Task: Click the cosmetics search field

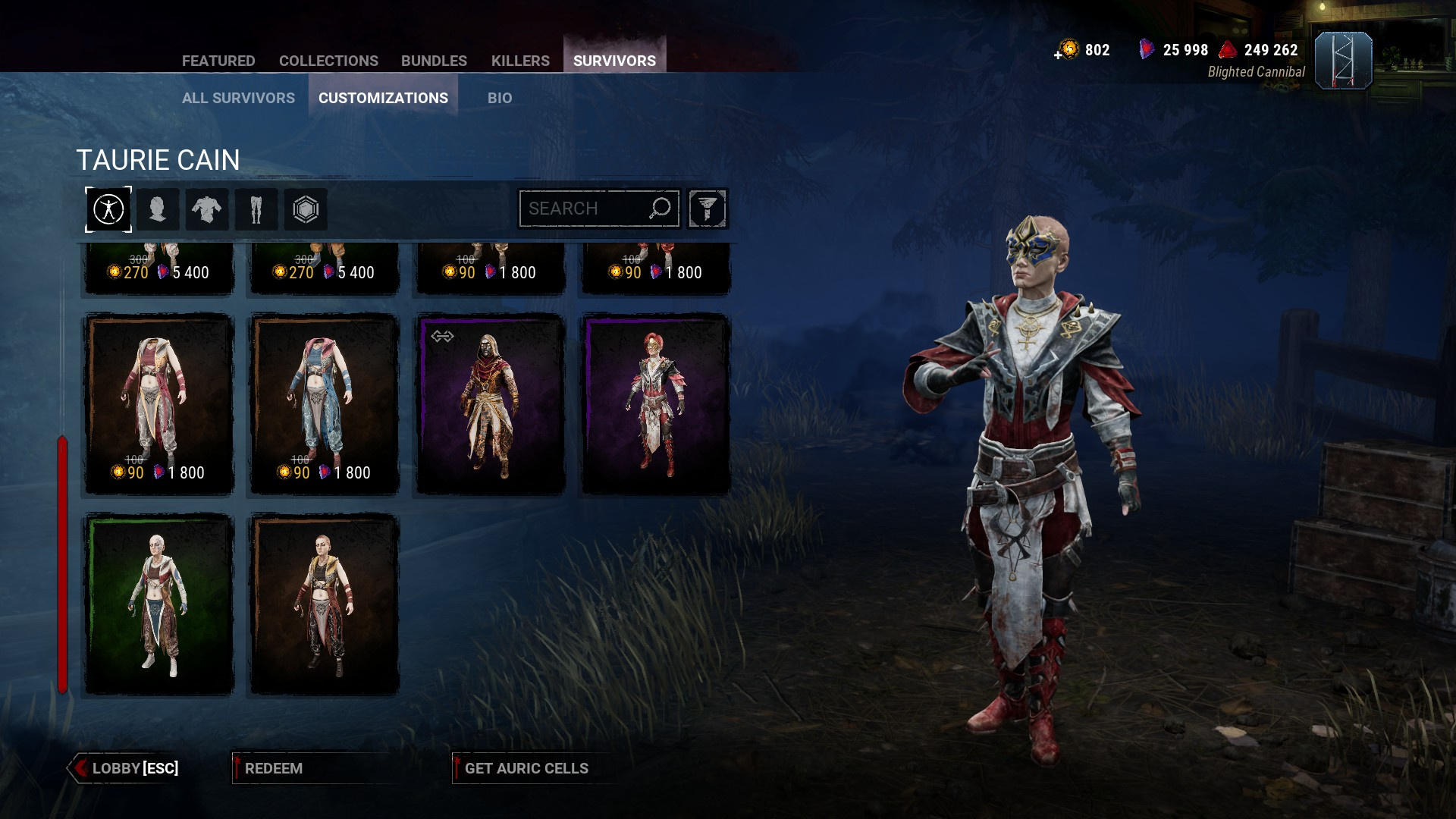Action: point(584,209)
